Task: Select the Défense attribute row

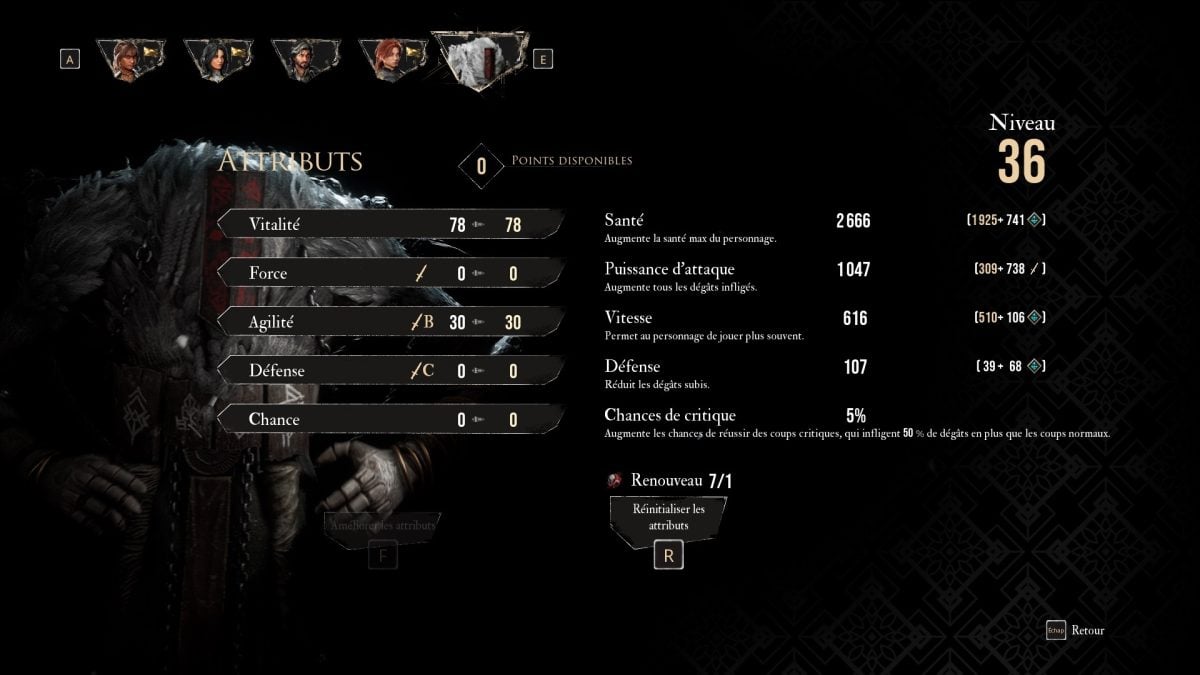Action: pyautogui.click(x=390, y=370)
